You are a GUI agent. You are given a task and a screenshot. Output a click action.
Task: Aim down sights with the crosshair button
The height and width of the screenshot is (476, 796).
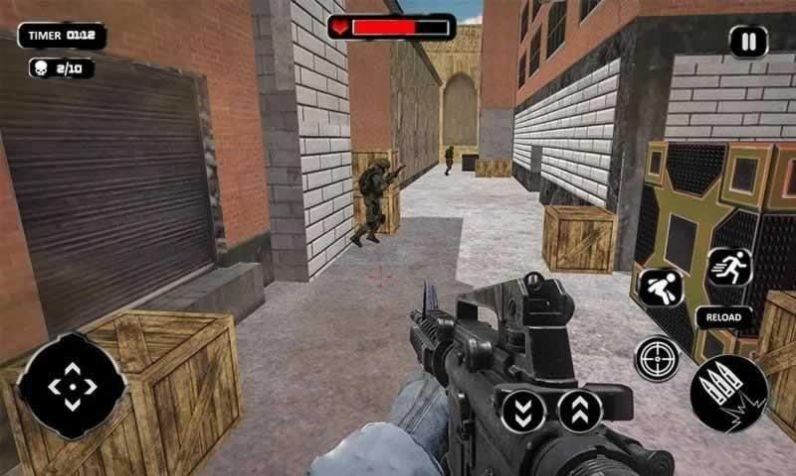[x=656, y=358]
